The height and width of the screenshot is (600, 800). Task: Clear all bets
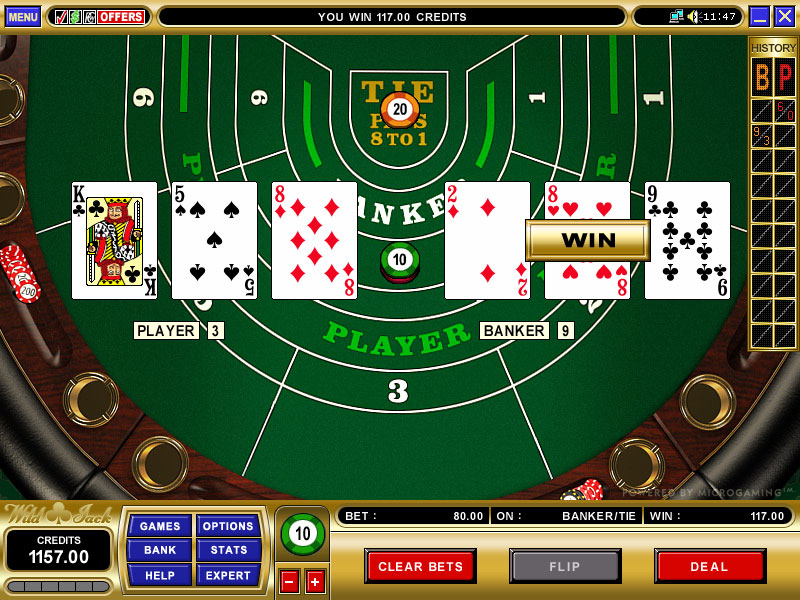tap(420, 566)
